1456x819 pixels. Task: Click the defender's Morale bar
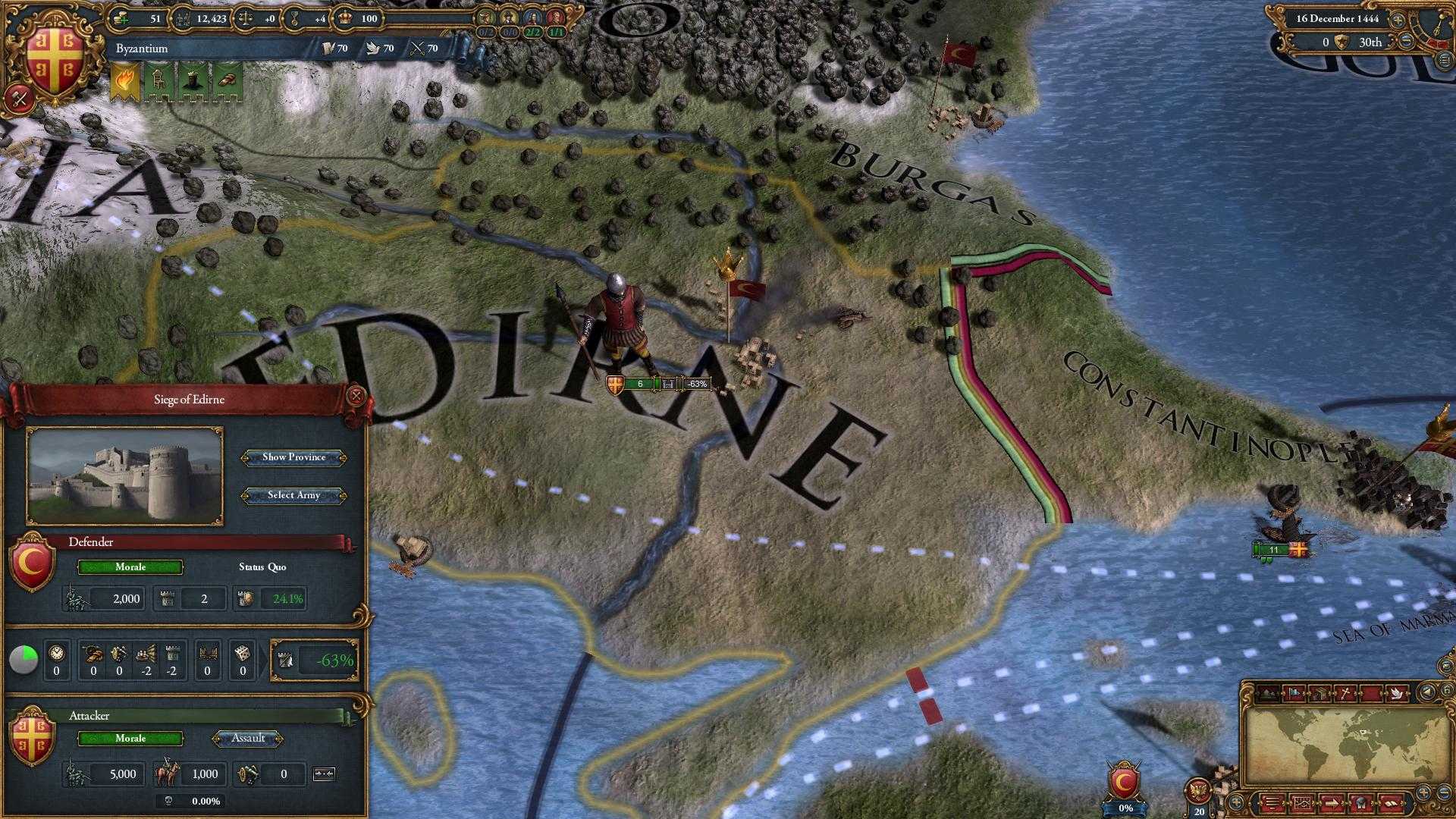point(129,567)
